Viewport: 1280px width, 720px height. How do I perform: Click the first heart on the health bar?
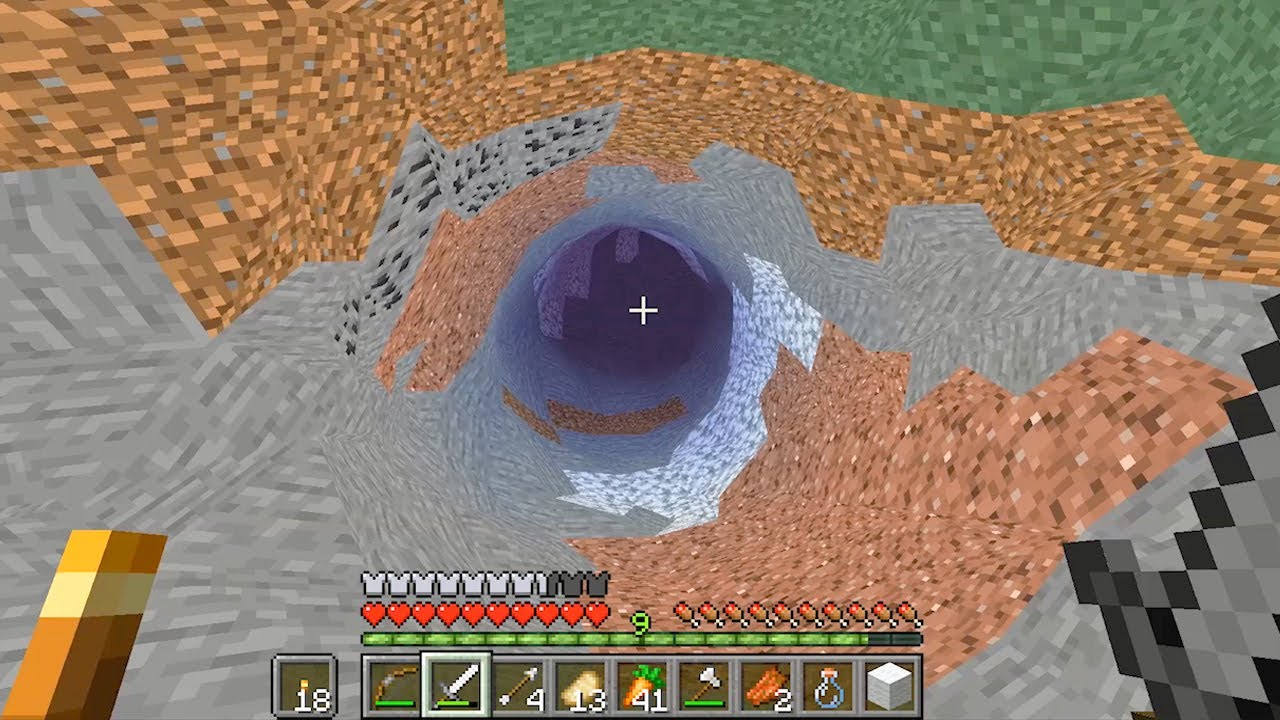(370, 607)
